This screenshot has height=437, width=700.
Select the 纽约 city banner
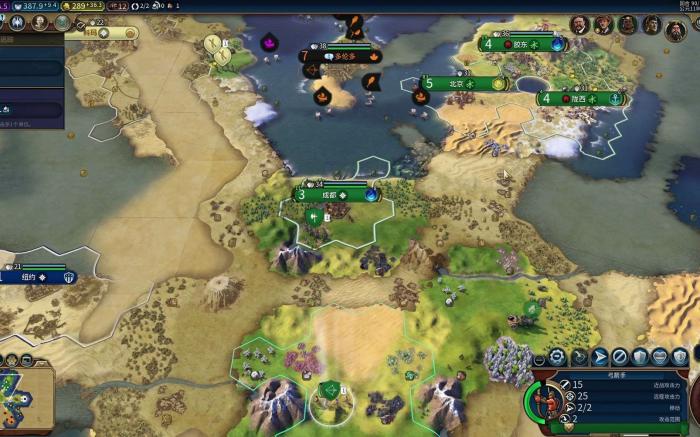tap(40, 278)
